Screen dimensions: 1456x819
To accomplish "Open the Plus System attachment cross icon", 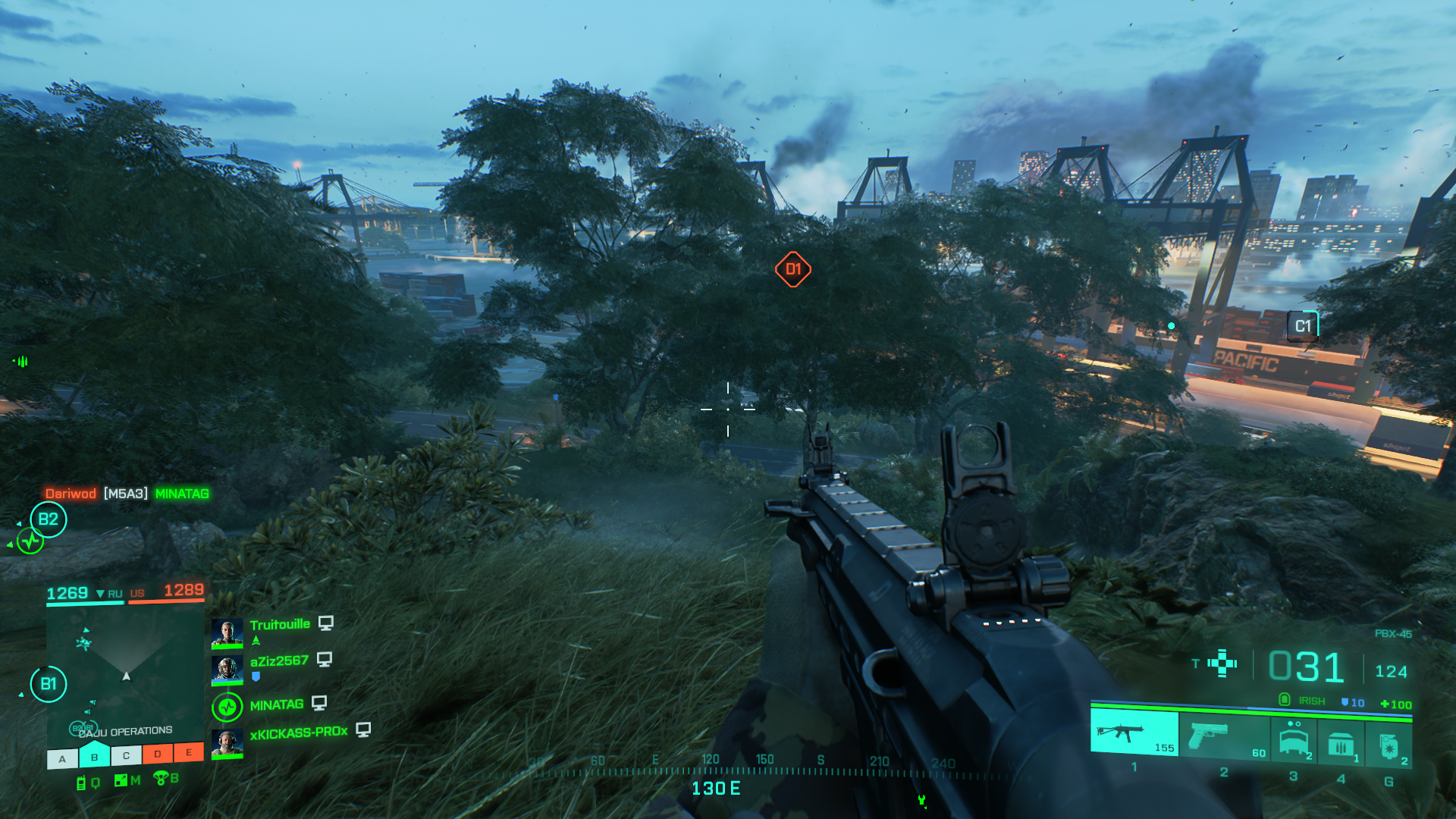I will point(1222,663).
